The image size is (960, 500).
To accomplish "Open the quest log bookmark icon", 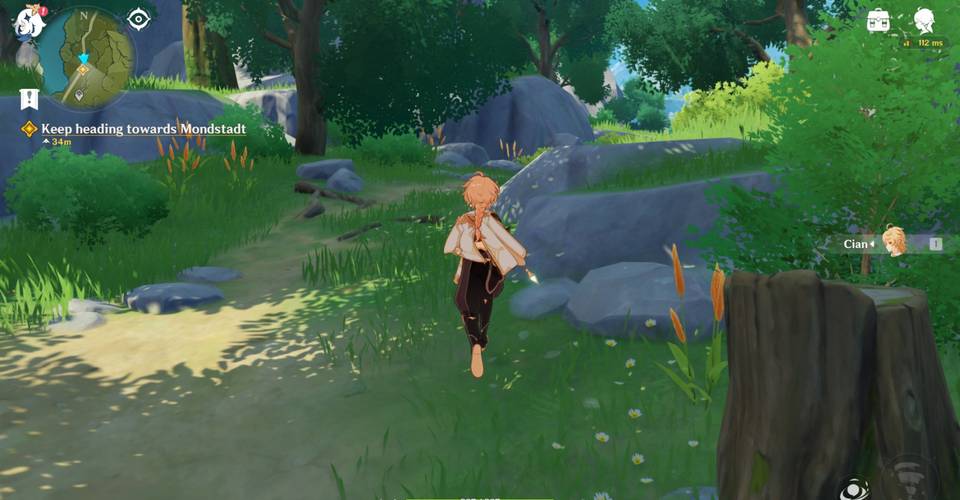I will click(29, 98).
